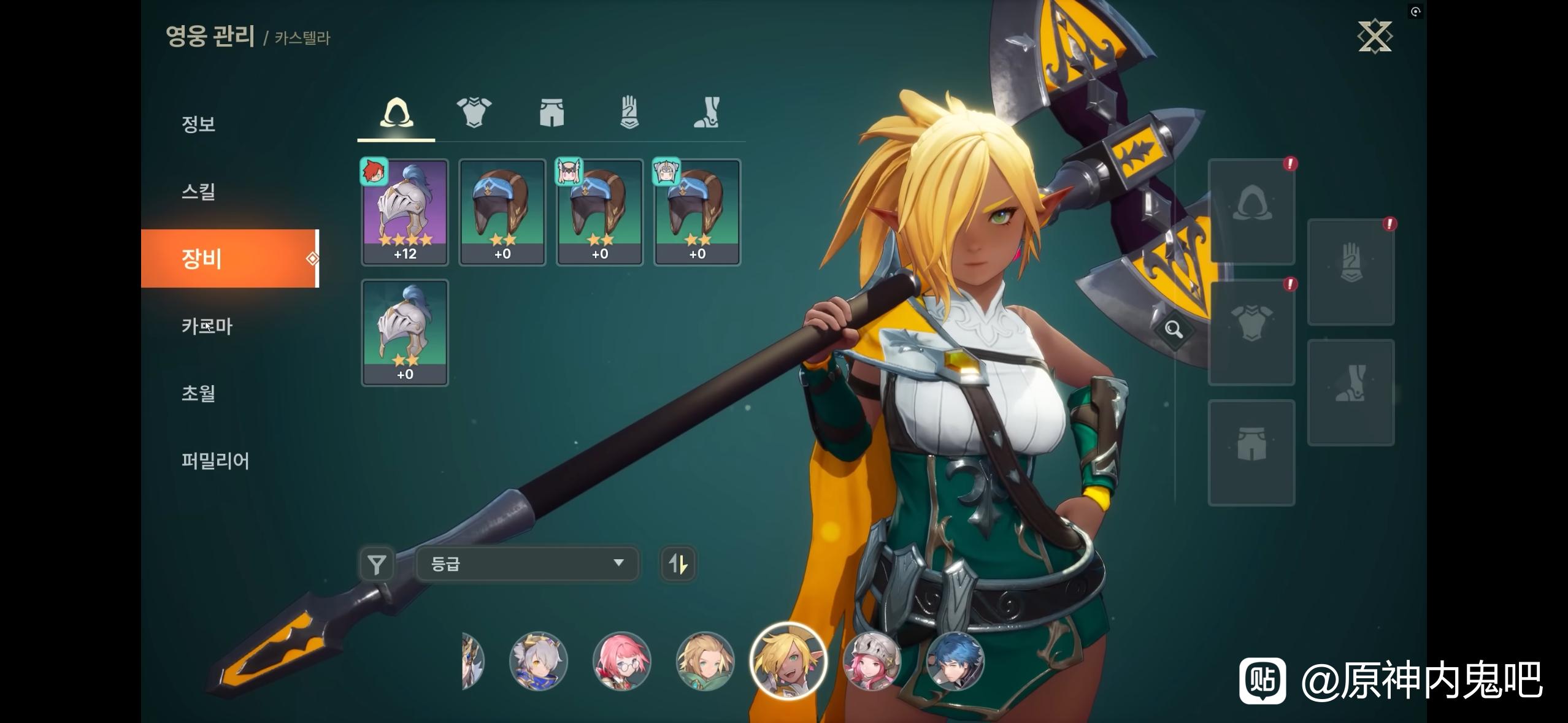The width and height of the screenshot is (1568, 723).
Task: Choose the two-star silver knight helmet
Action: pyautogui.click(x=405, y=332)
